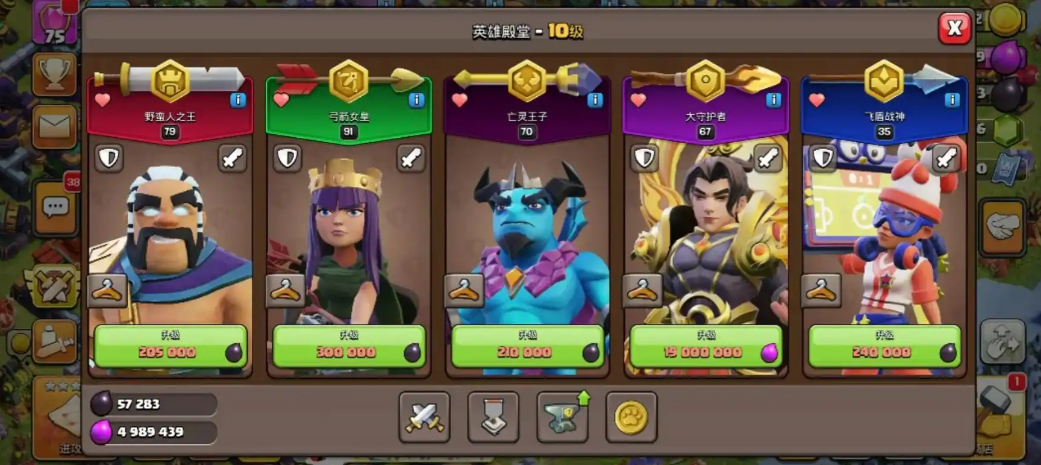The width and height of the screenshot is (1041, 465).
Task: View Minion Prince info
Action: (x=595, y=100)
